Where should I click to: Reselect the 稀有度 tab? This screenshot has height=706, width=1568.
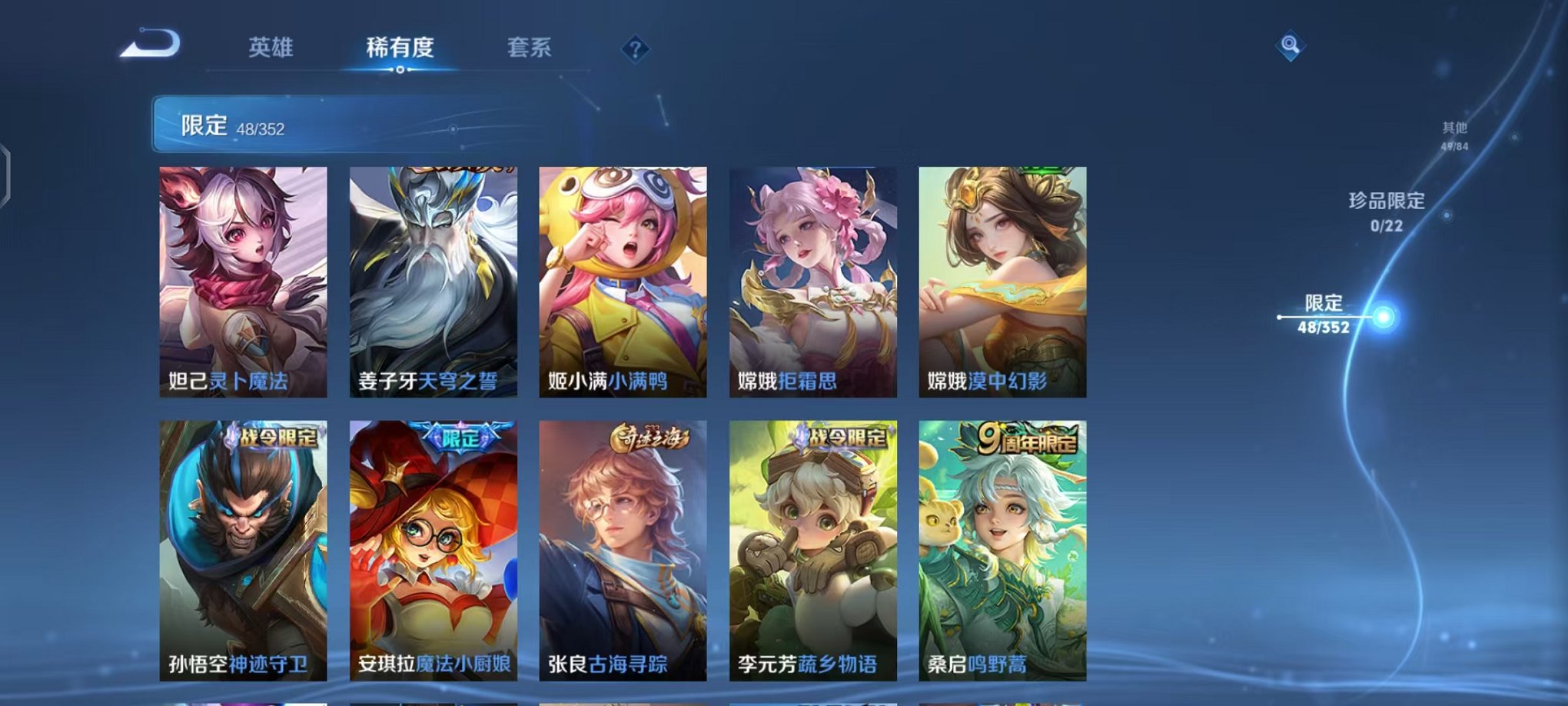(399, 46)
